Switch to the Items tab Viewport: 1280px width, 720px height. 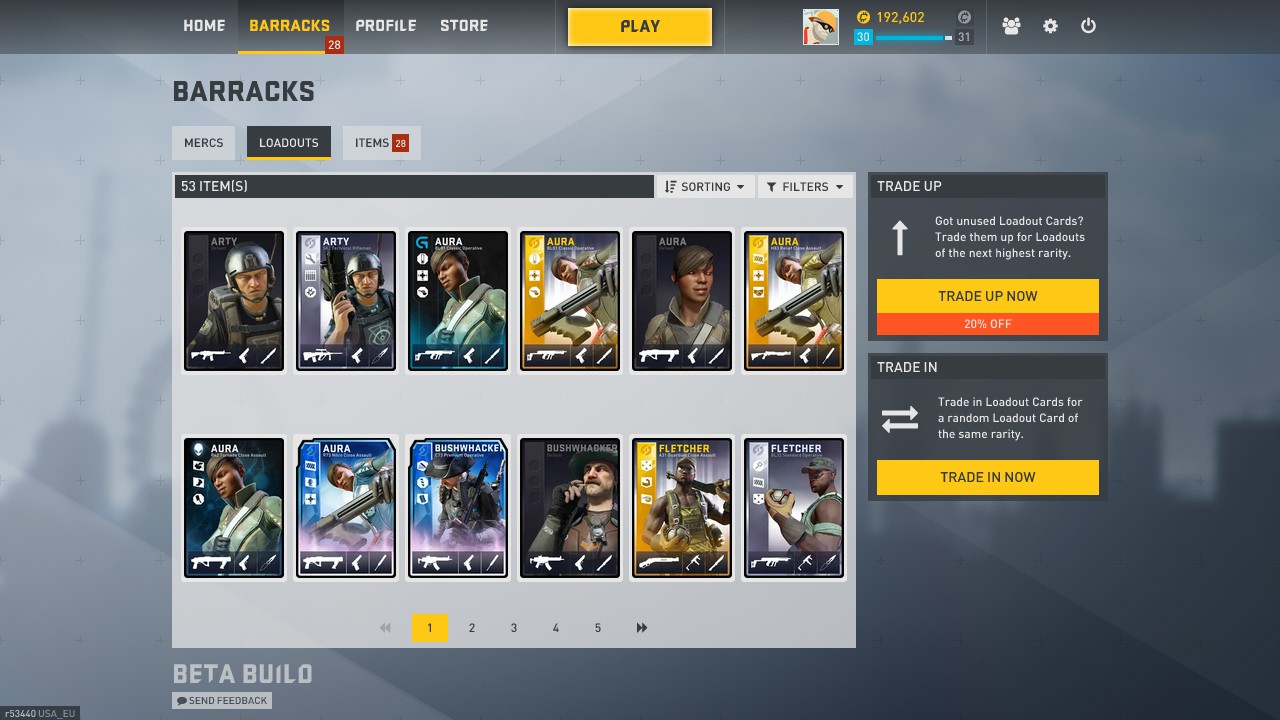click(x=381, y=143)
